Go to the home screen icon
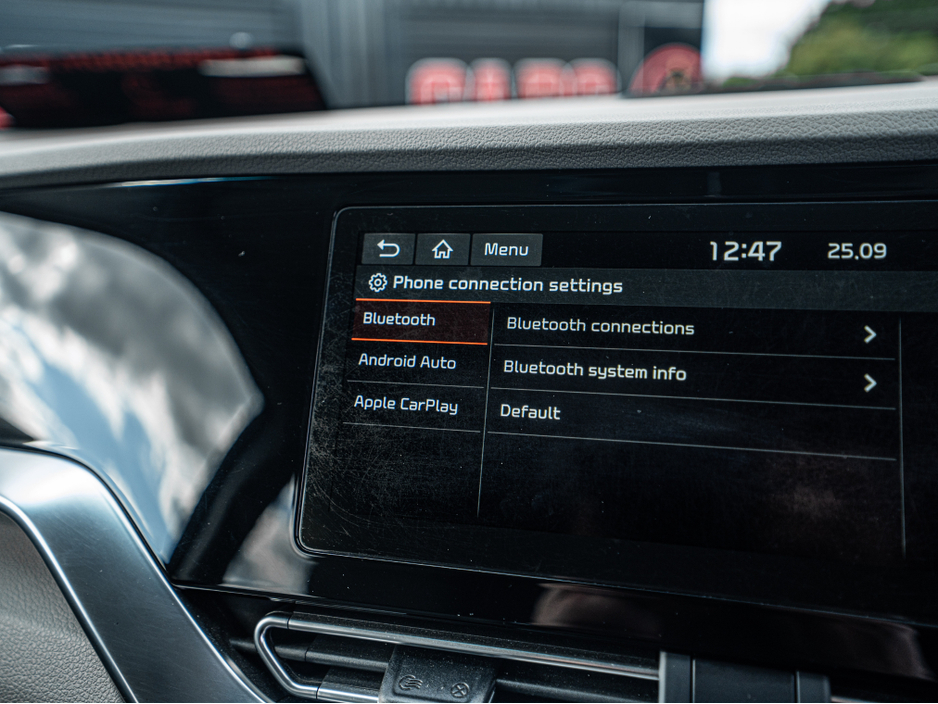The image size is (938, 704). click(x=442, y=250)
